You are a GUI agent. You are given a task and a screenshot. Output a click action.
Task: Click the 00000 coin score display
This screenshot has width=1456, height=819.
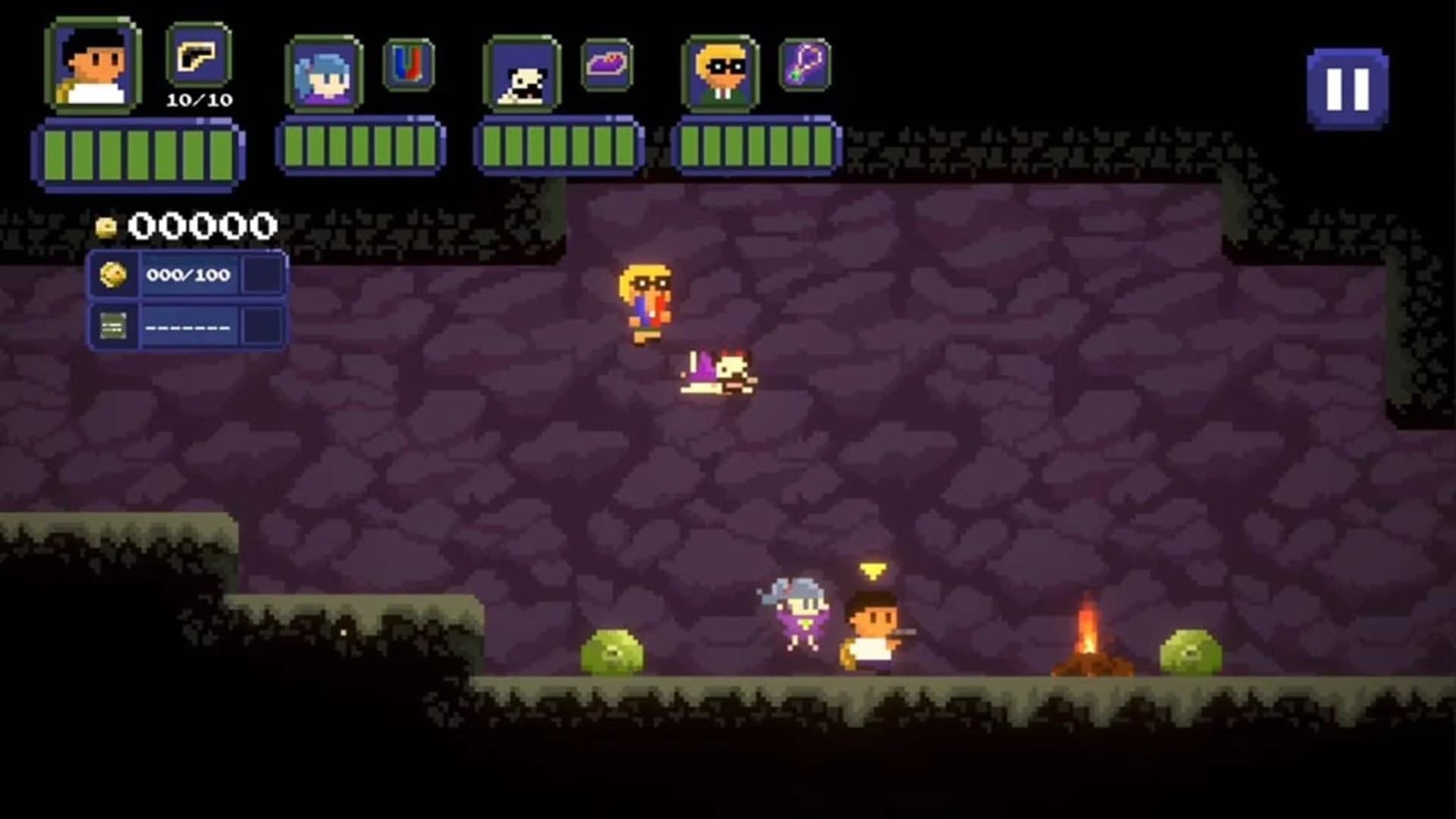(x=201, y=224)
